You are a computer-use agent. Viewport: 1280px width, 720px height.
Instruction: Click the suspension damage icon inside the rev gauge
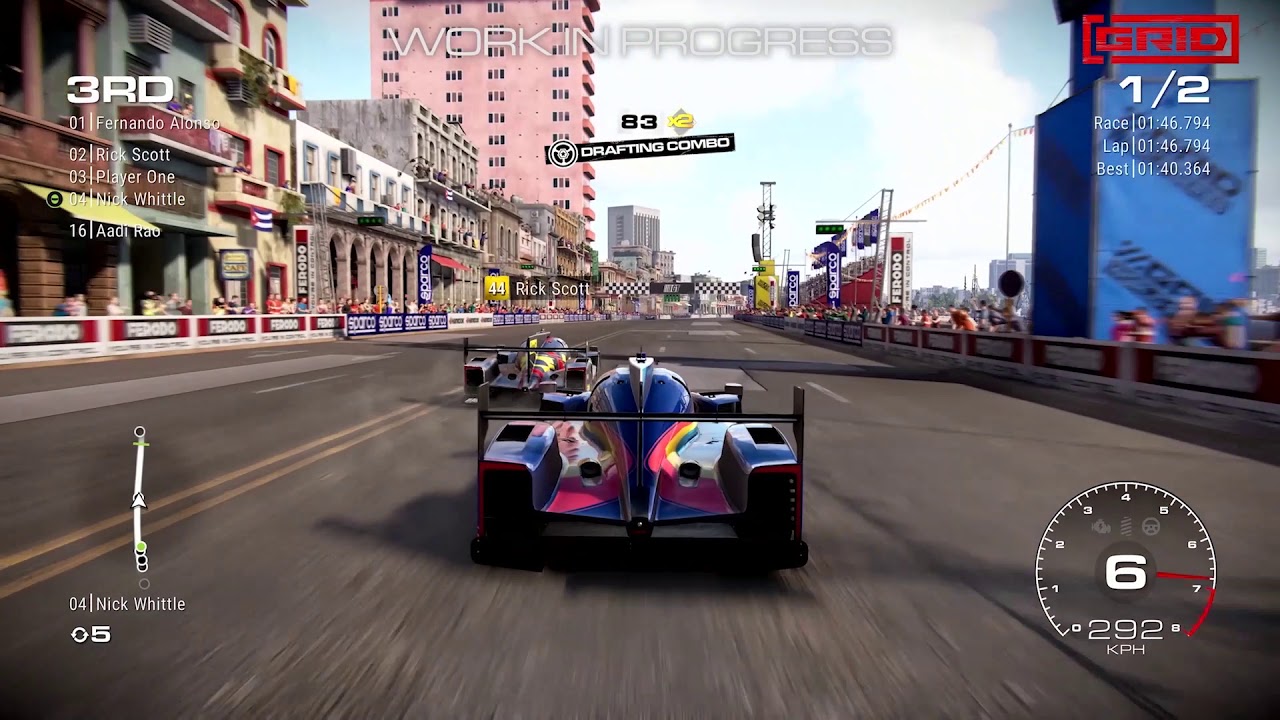tap(1125, 525)
